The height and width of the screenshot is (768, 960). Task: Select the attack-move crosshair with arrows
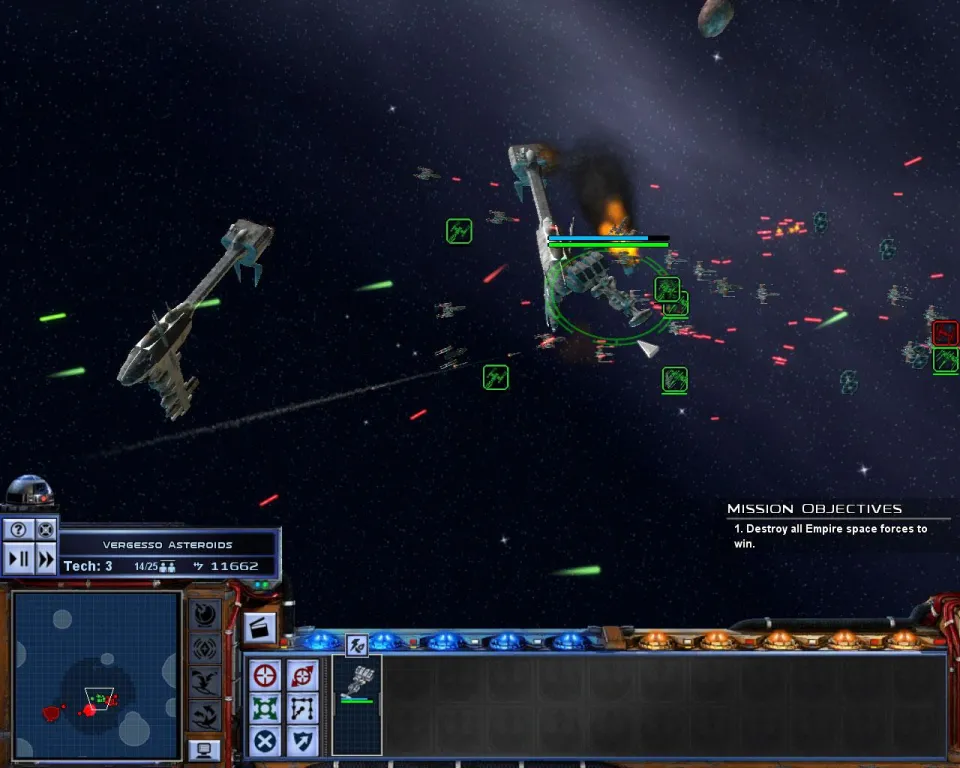click(302, 675)
